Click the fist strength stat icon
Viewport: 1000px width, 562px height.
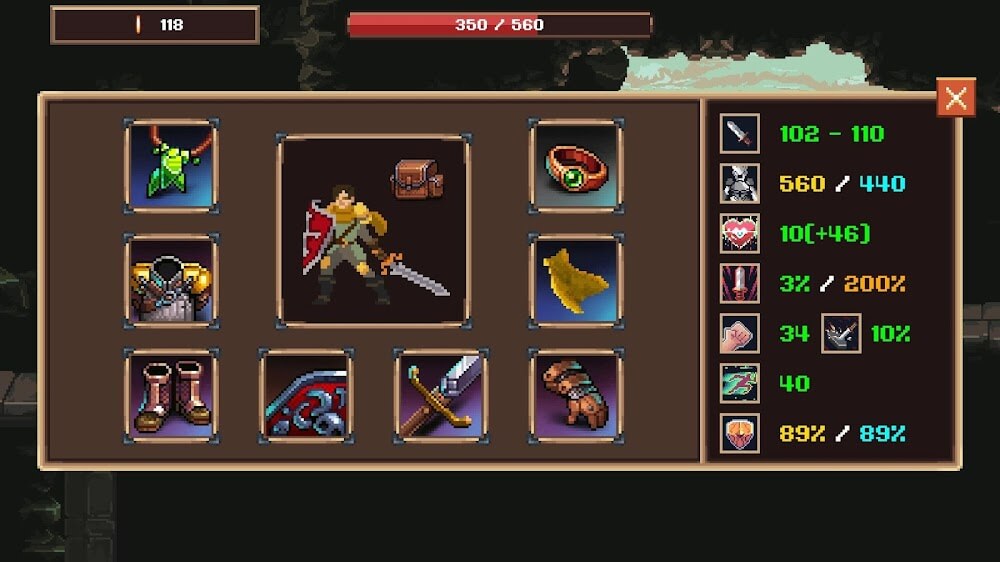[740, 333]
